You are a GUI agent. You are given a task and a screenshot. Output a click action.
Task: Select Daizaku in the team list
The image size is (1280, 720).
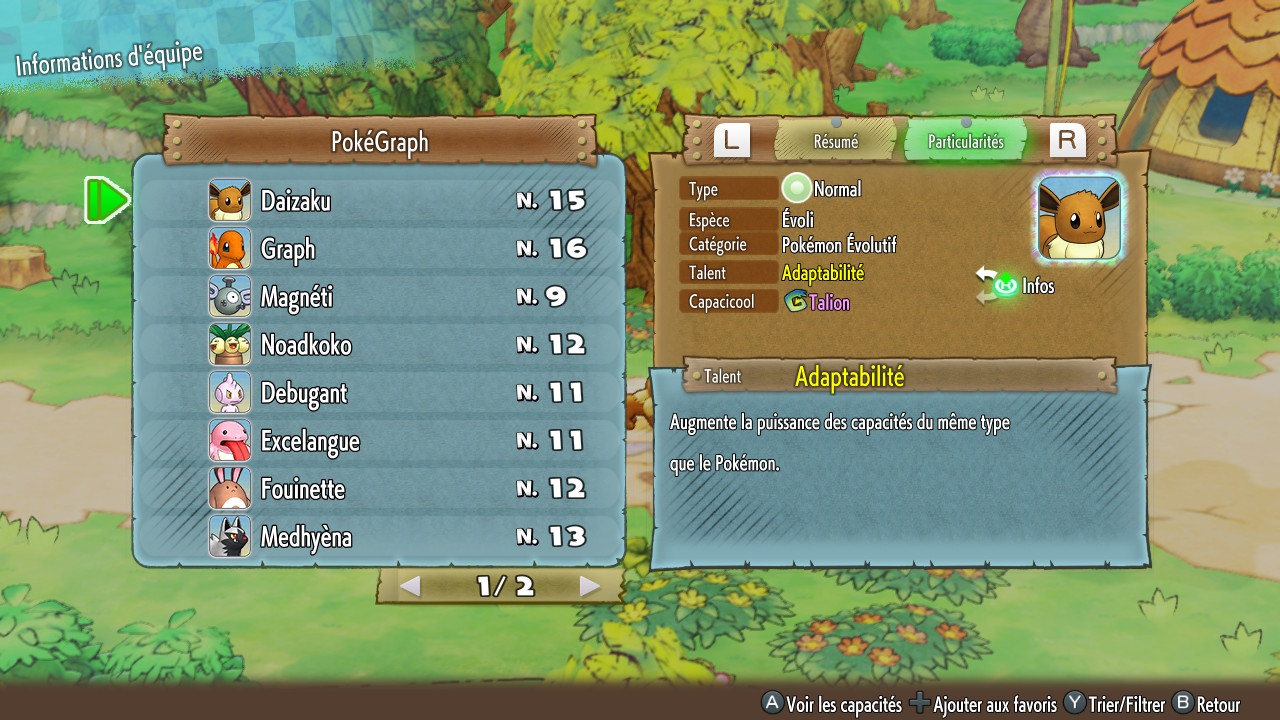380,201
